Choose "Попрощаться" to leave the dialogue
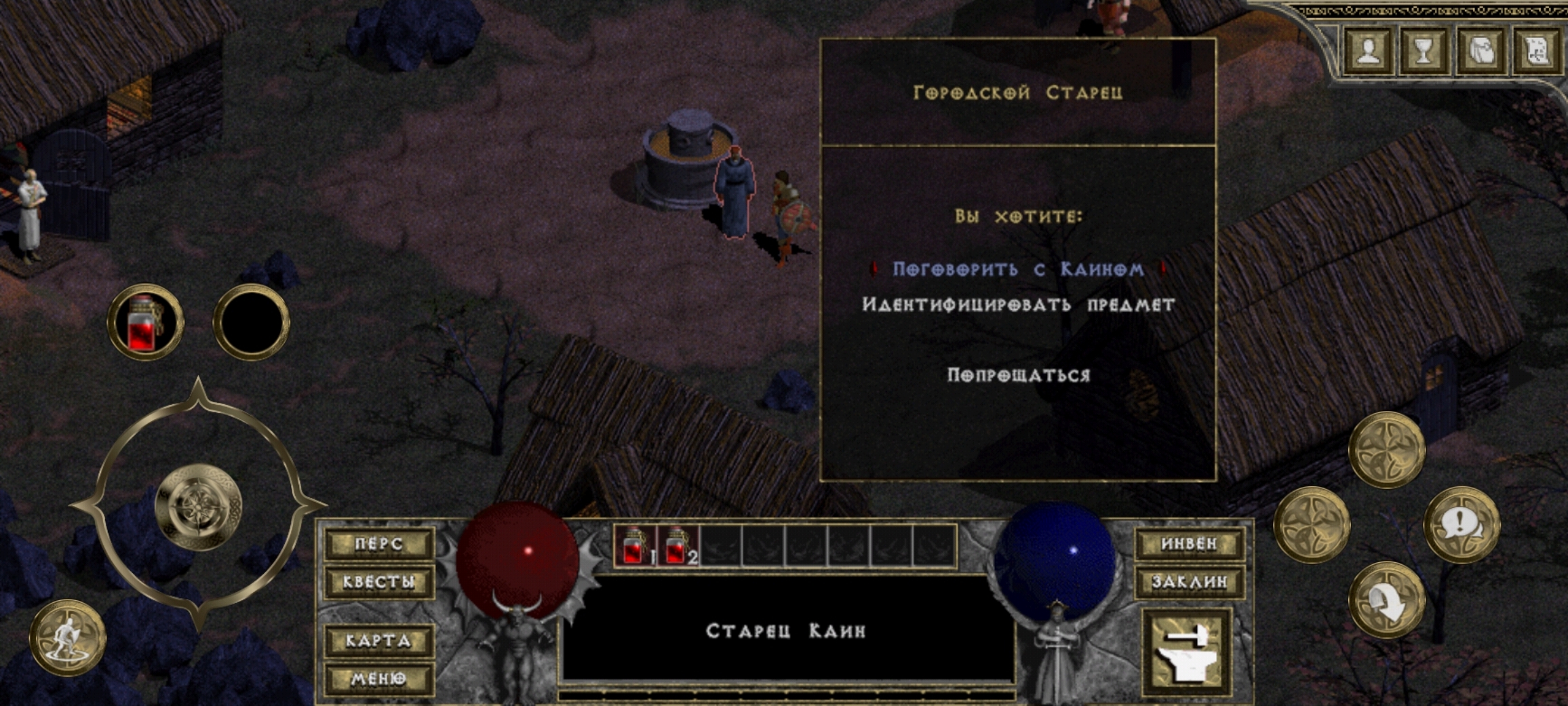 [x=1018, y=375]
